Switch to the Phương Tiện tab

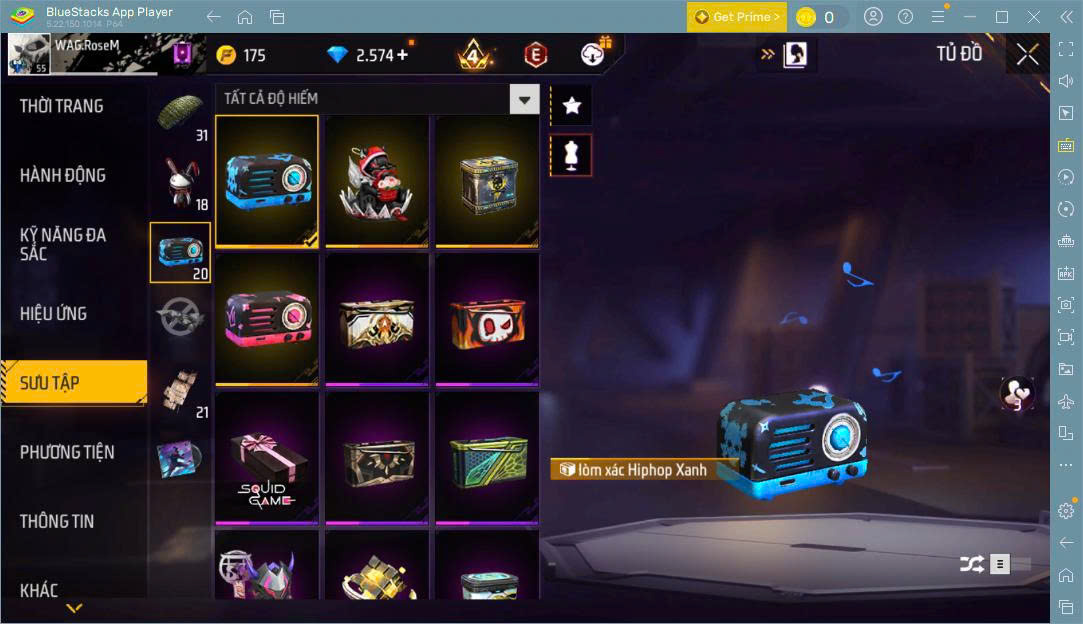[67, 452]
